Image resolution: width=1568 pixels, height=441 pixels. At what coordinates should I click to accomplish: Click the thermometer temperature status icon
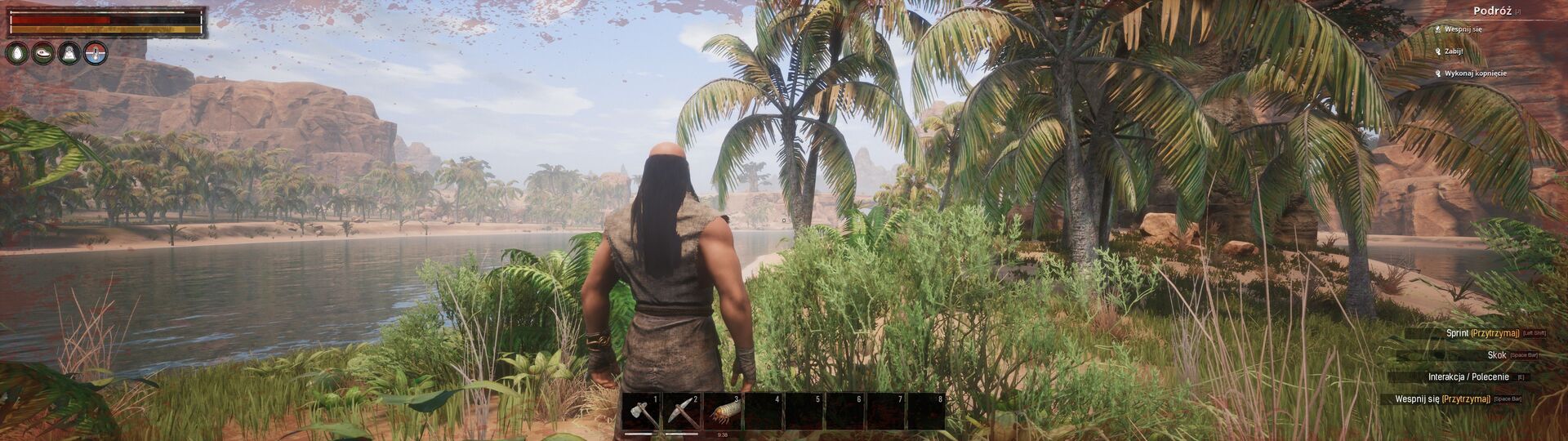pos(96,53)
